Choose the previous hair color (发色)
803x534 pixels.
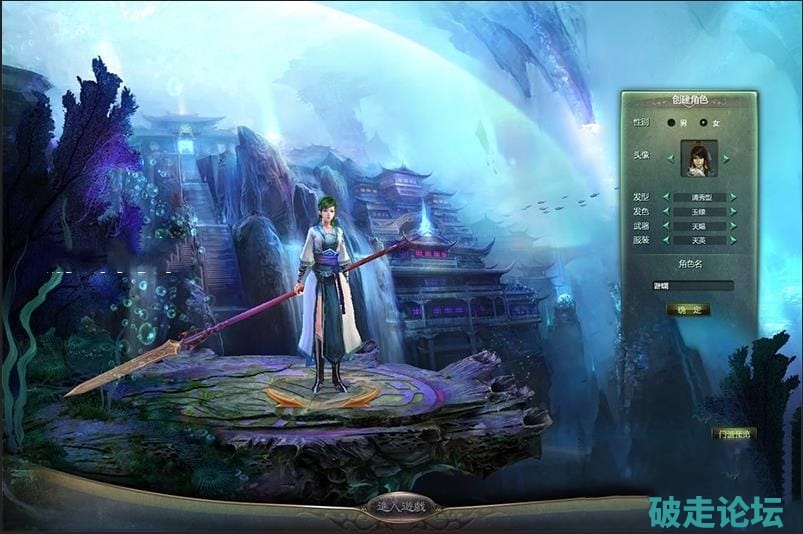point(667,212)
